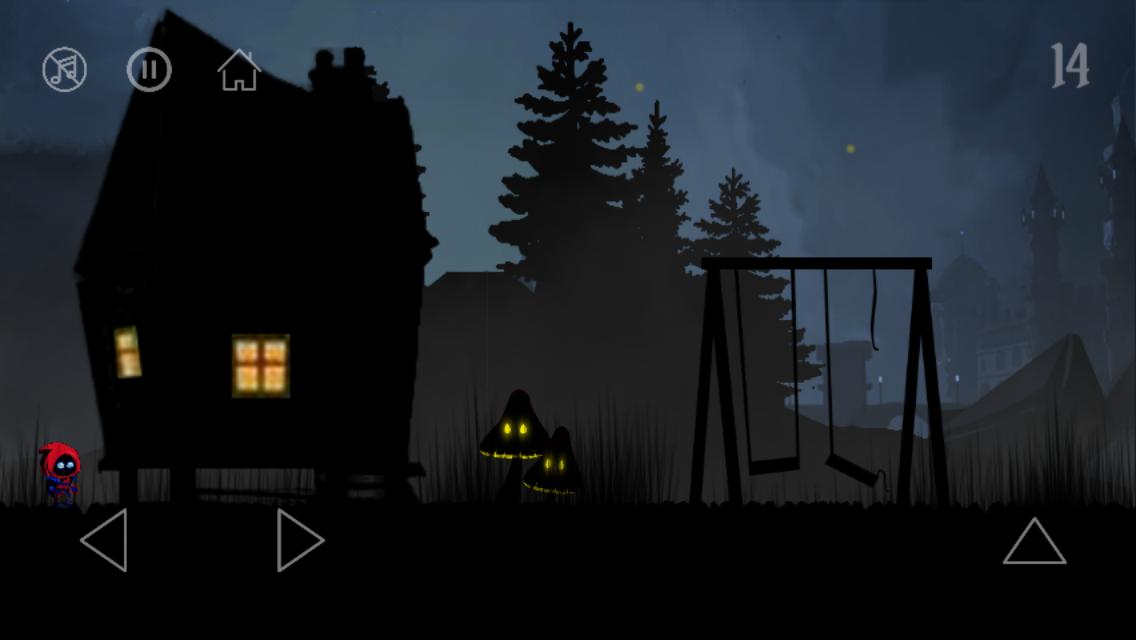This screenshot has width=1136, height=640.
Task: Tap the move left arrow
Action: click(x=105, y=540)
